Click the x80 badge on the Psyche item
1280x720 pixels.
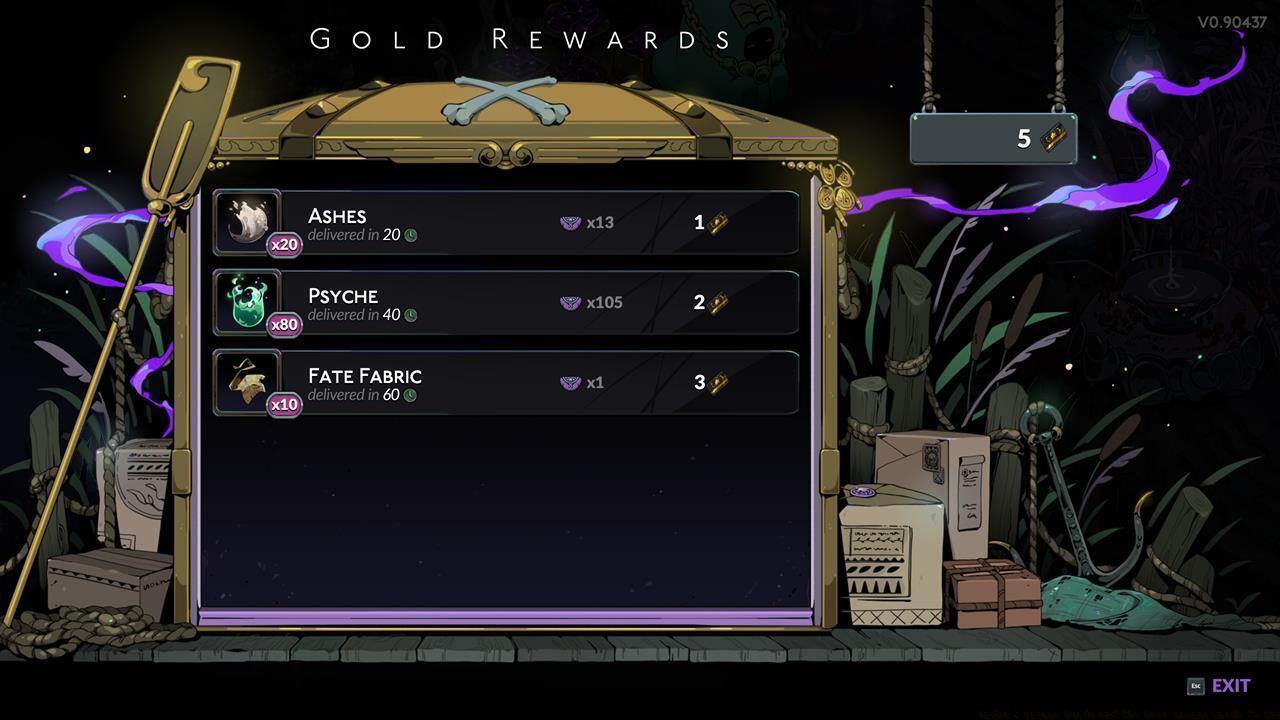283,324
